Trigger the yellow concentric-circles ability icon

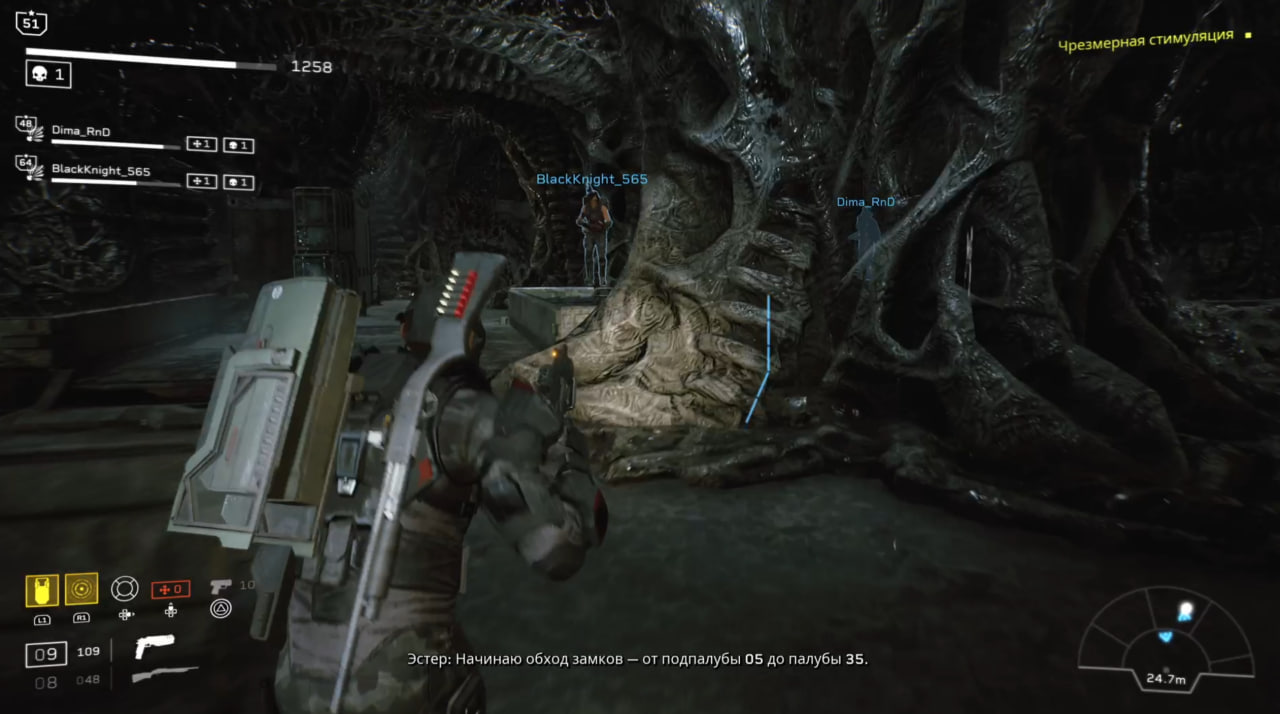pos(81,589)
